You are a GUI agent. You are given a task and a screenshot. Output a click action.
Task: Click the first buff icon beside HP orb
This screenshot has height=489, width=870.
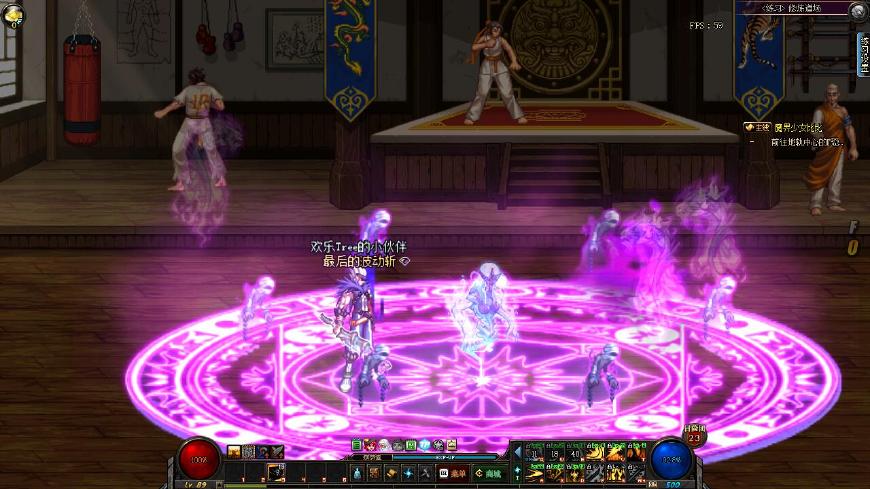pyautogui.click(x=234, y=452)
